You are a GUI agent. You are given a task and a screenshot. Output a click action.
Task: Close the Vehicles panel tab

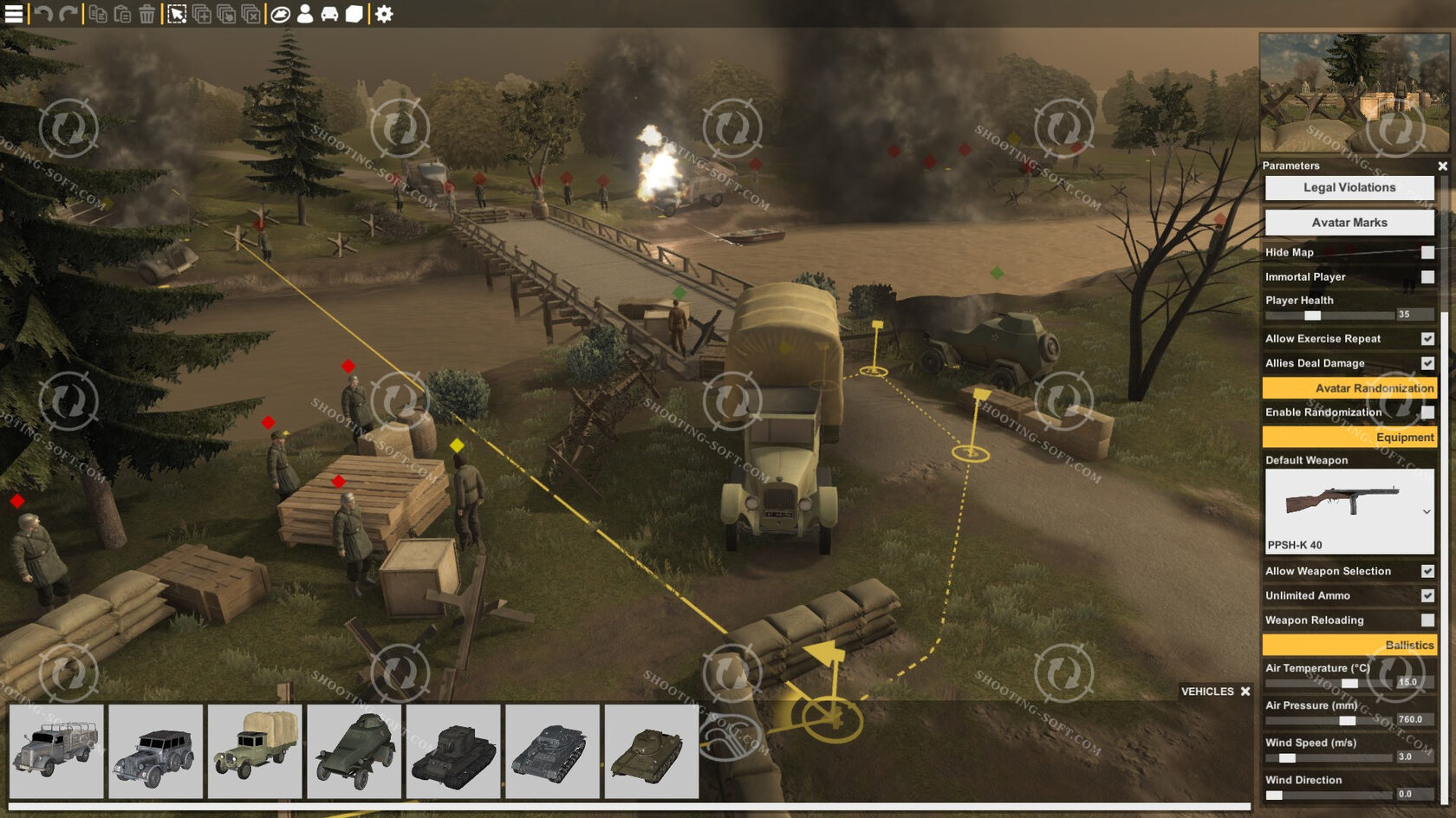tap(1245, 691)
